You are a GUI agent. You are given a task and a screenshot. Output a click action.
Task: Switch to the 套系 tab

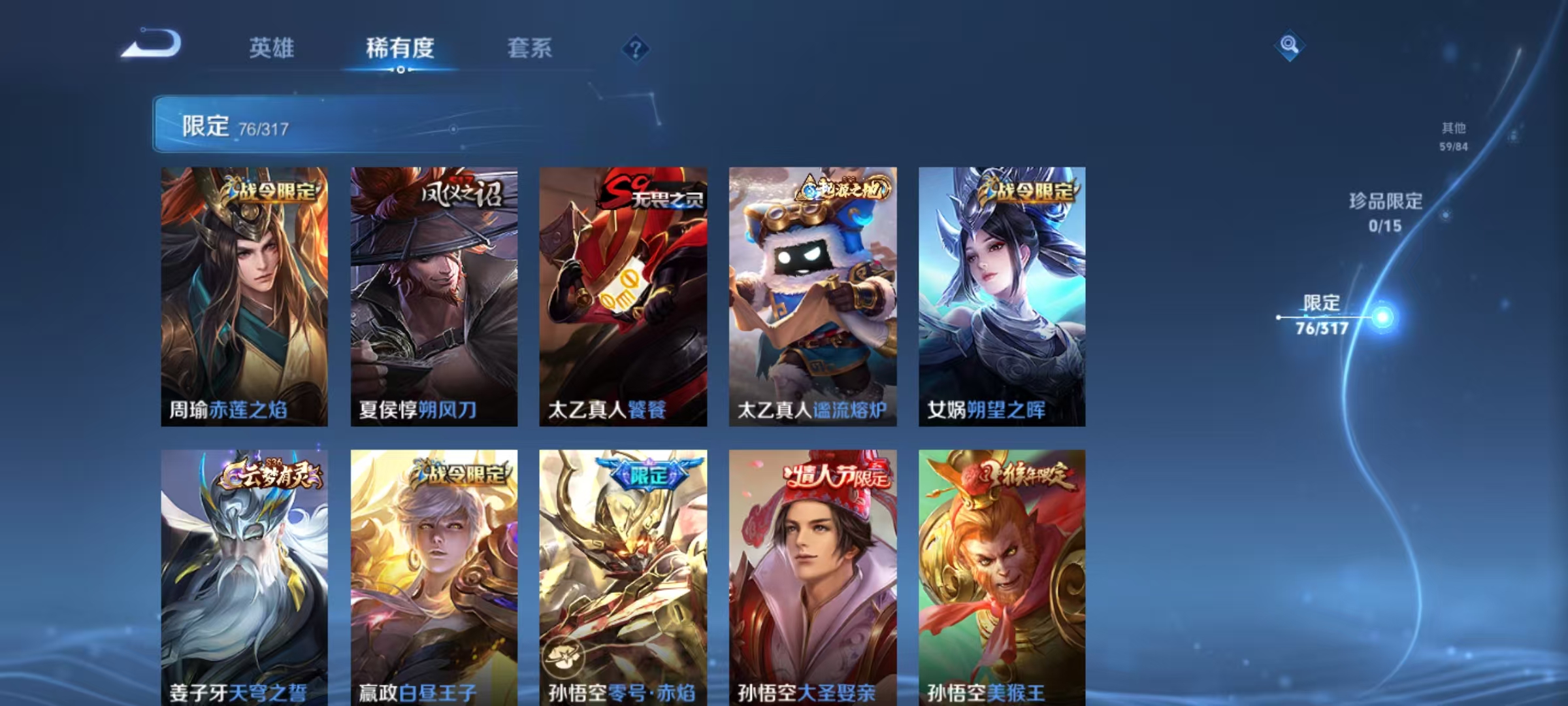[x=529, y=49]
